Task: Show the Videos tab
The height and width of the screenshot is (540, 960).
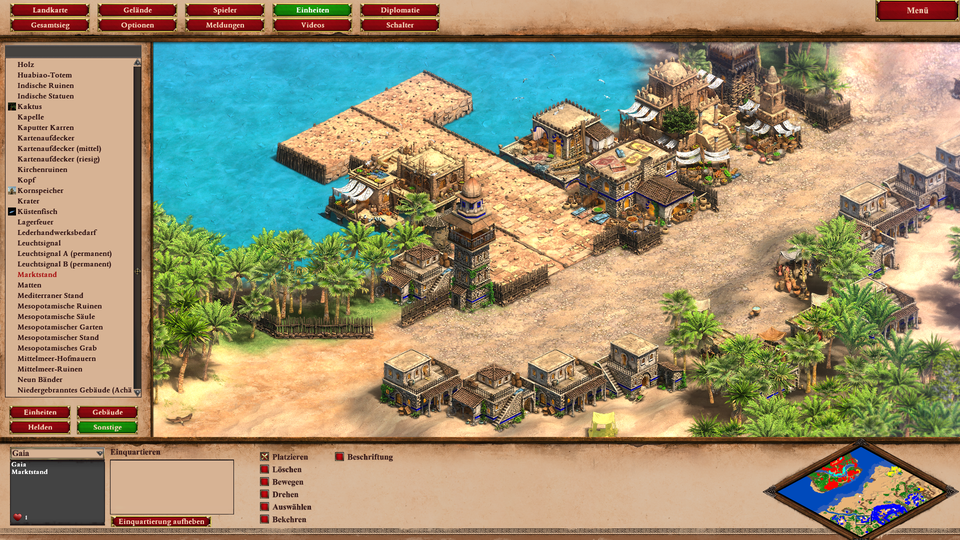Action: point(312,25)
